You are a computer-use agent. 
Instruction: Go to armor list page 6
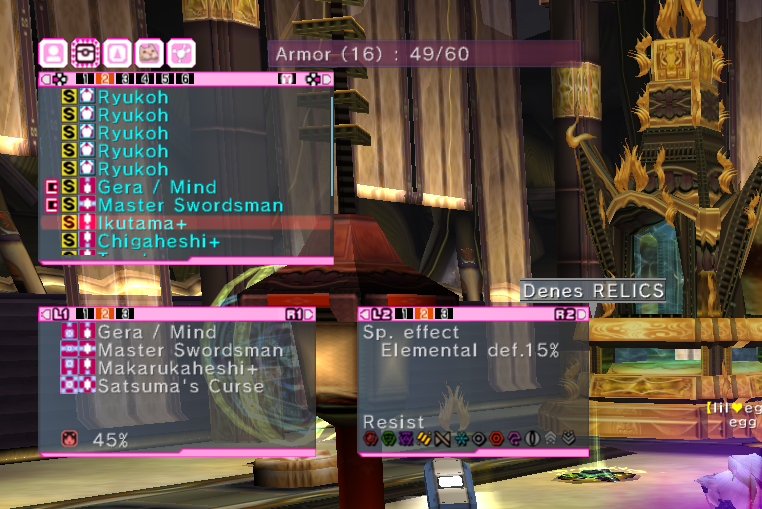point(185,79)
